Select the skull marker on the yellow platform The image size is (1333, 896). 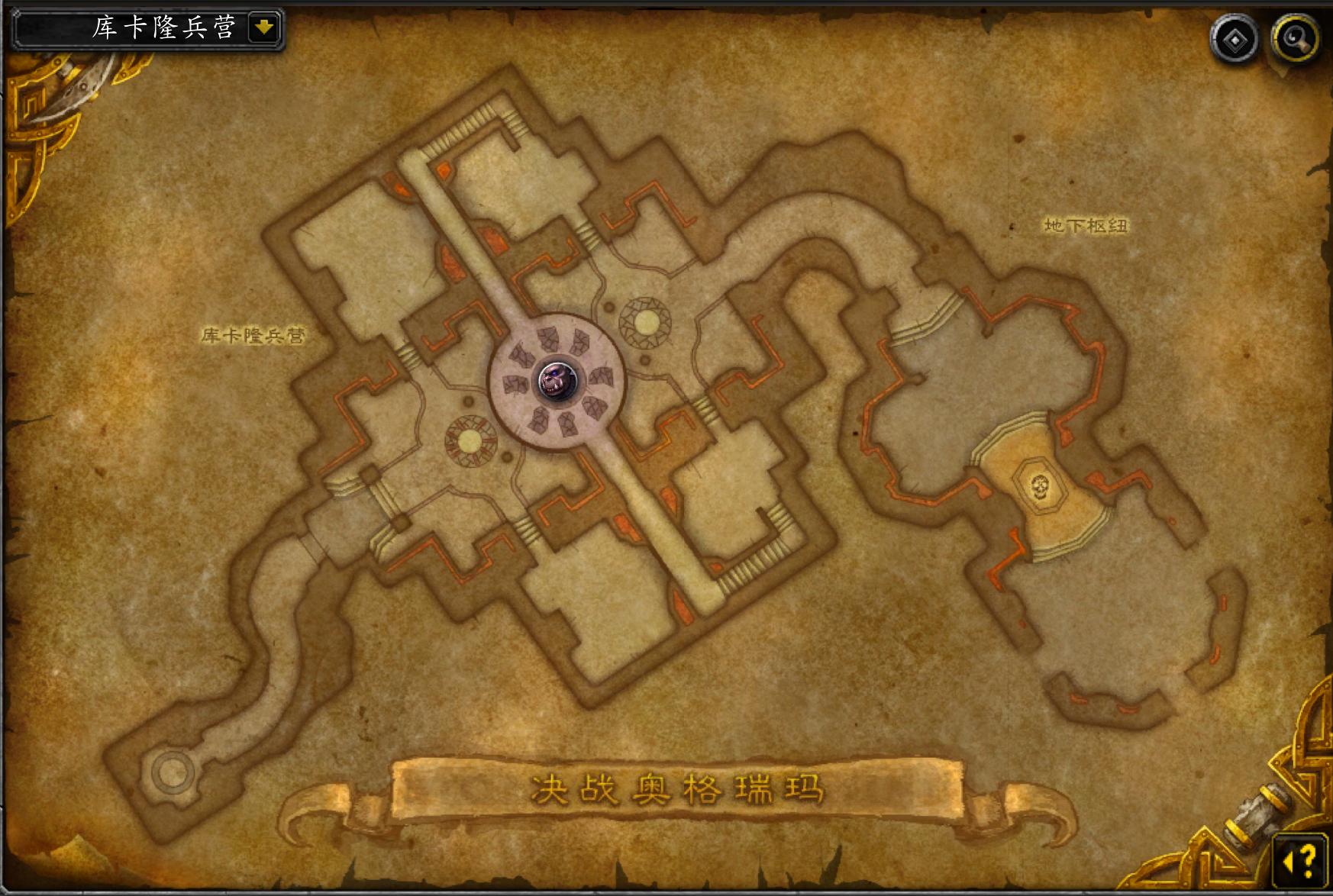click(x=1038, y=485)
